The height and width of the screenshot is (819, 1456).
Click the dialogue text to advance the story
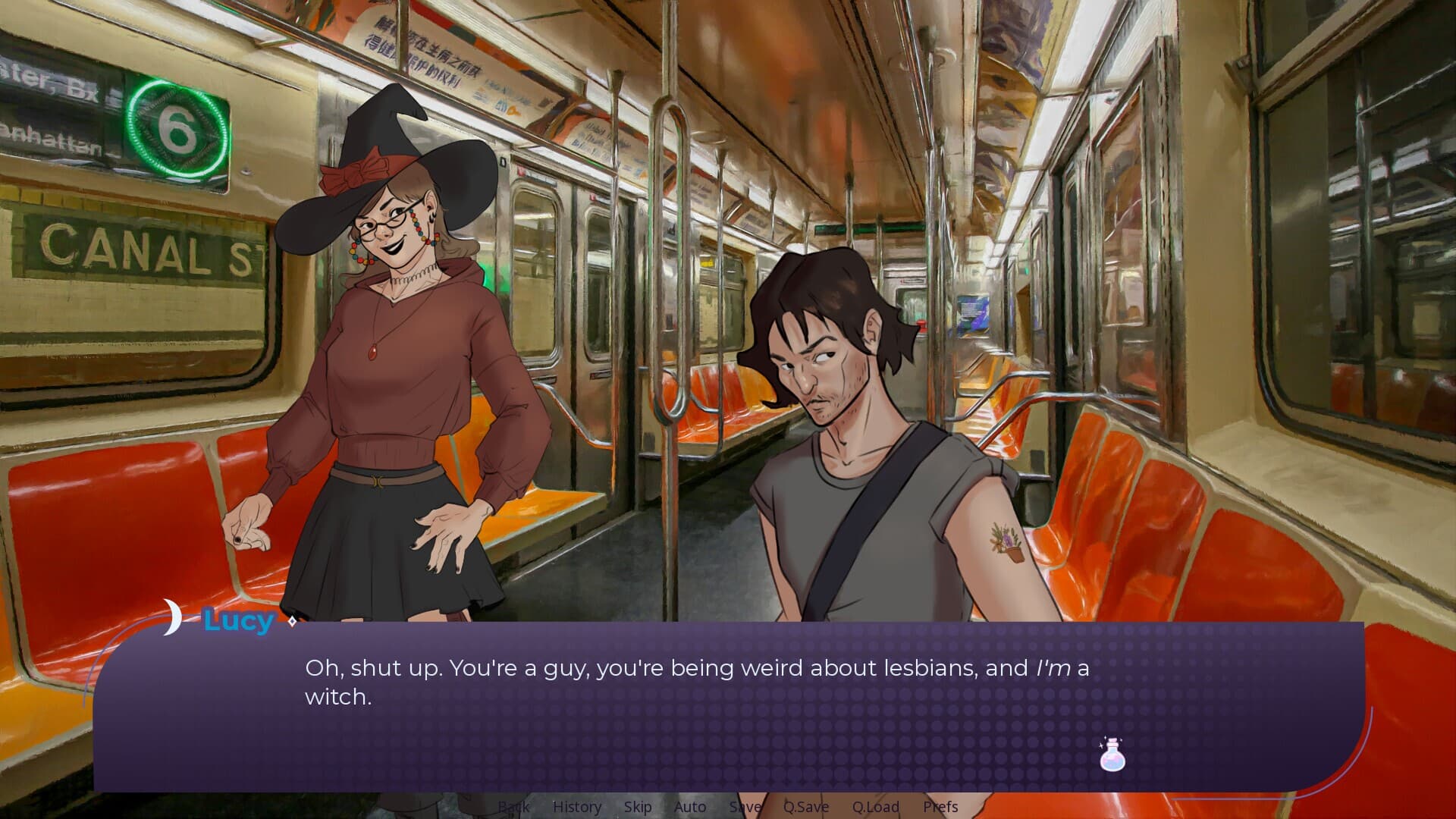pos(607,669)
